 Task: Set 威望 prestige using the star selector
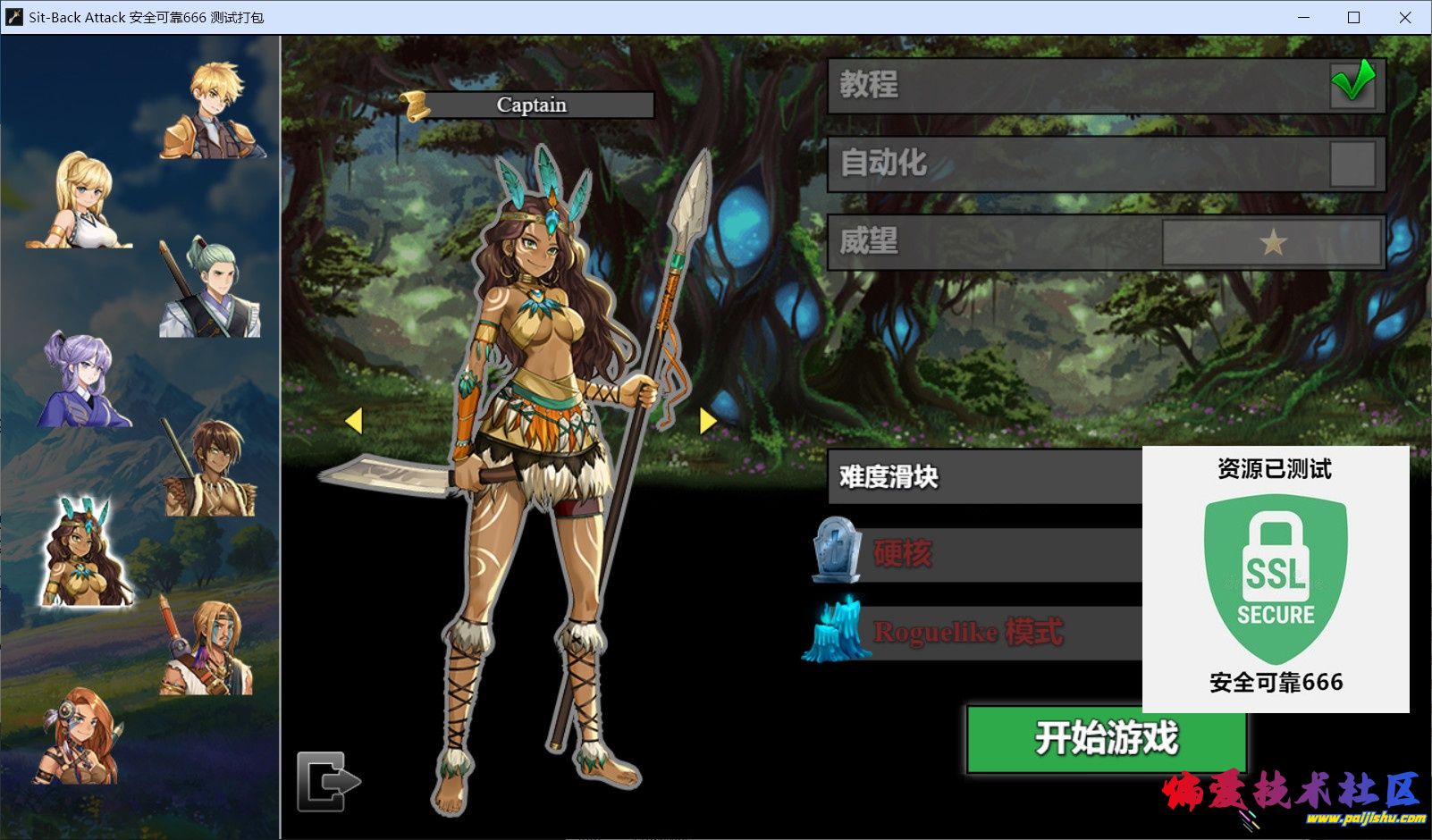tap(1272, 241)
